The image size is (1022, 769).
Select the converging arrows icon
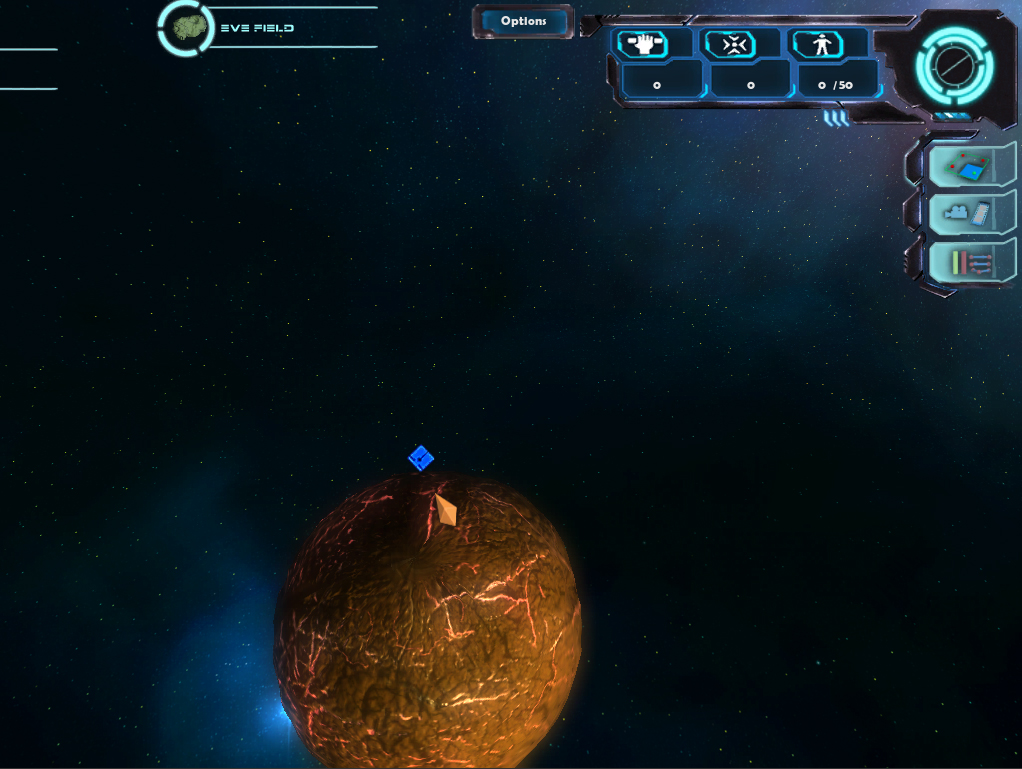click(x=732, y=44)
